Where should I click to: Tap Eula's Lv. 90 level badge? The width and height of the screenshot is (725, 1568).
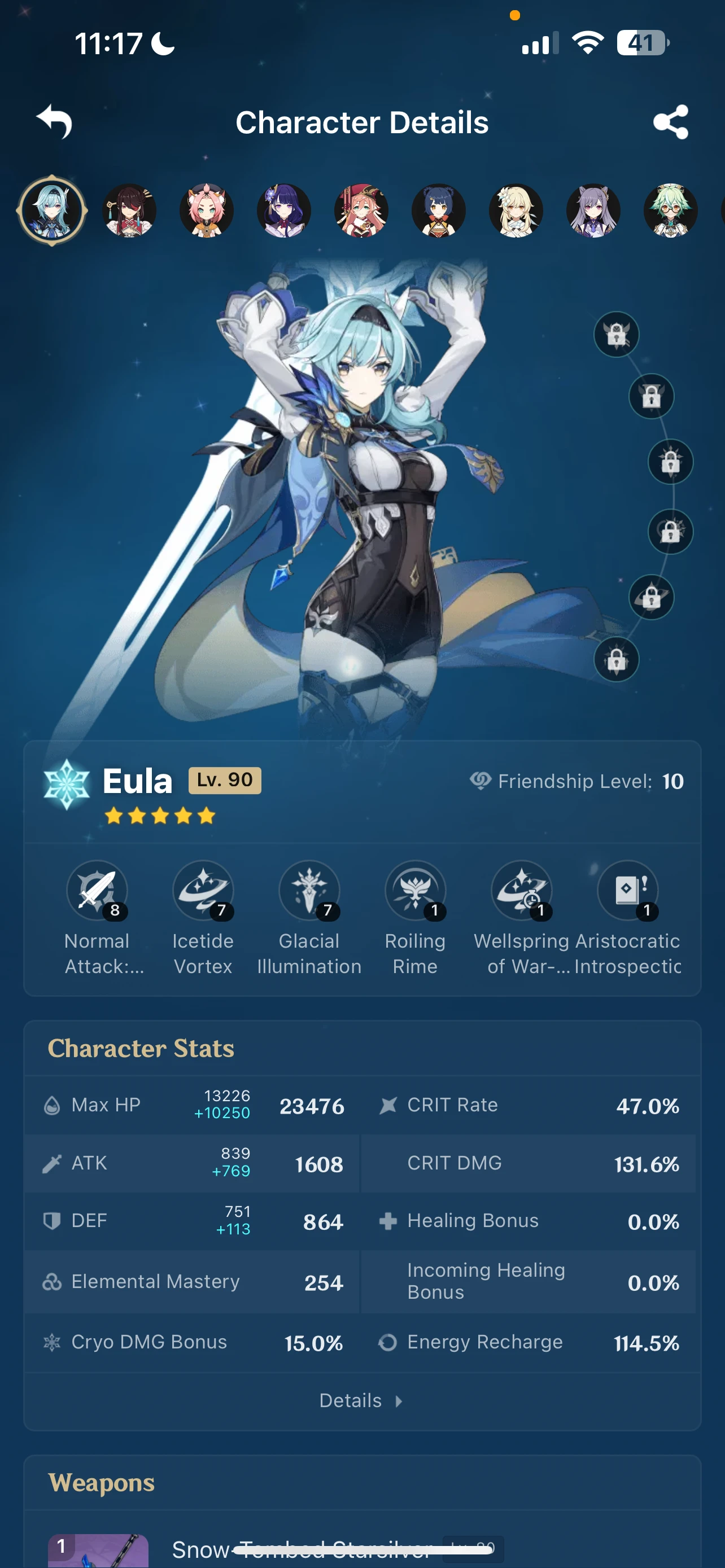pos(224,779)
